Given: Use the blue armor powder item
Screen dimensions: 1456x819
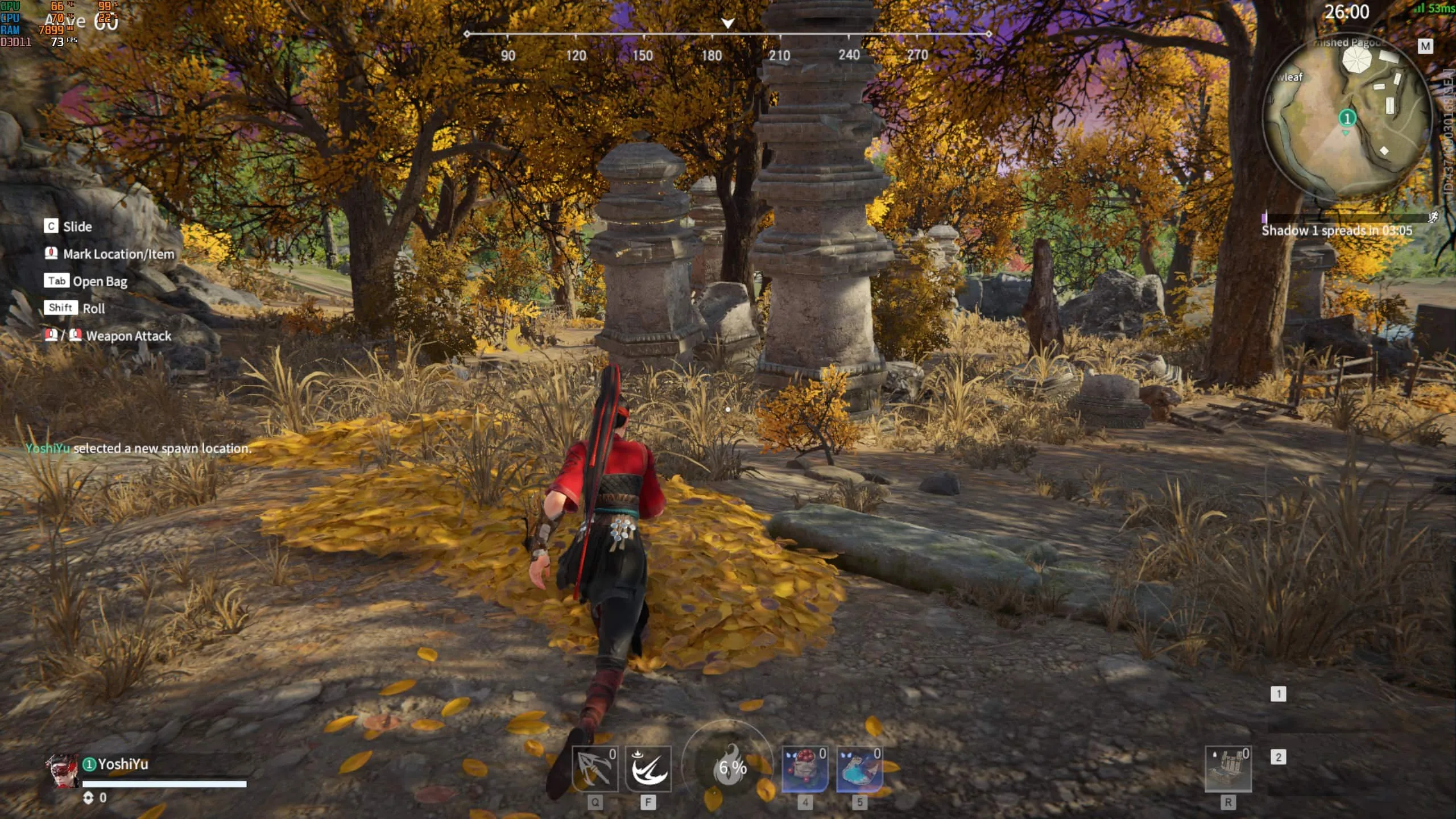Looking at the screenshot, I should [859, 769].
